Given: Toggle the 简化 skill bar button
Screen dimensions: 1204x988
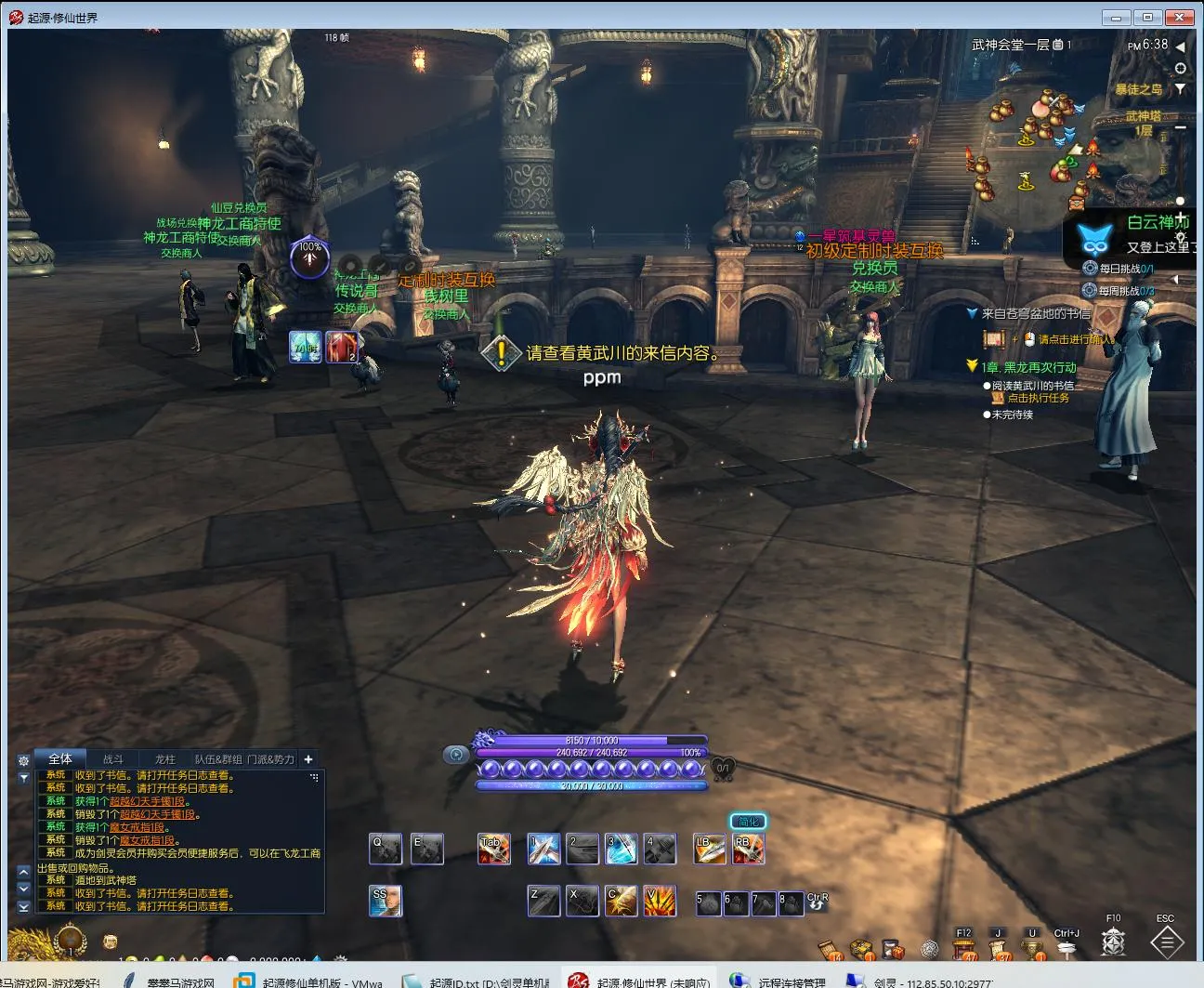Looking at the screenshot, I should 748,822.
